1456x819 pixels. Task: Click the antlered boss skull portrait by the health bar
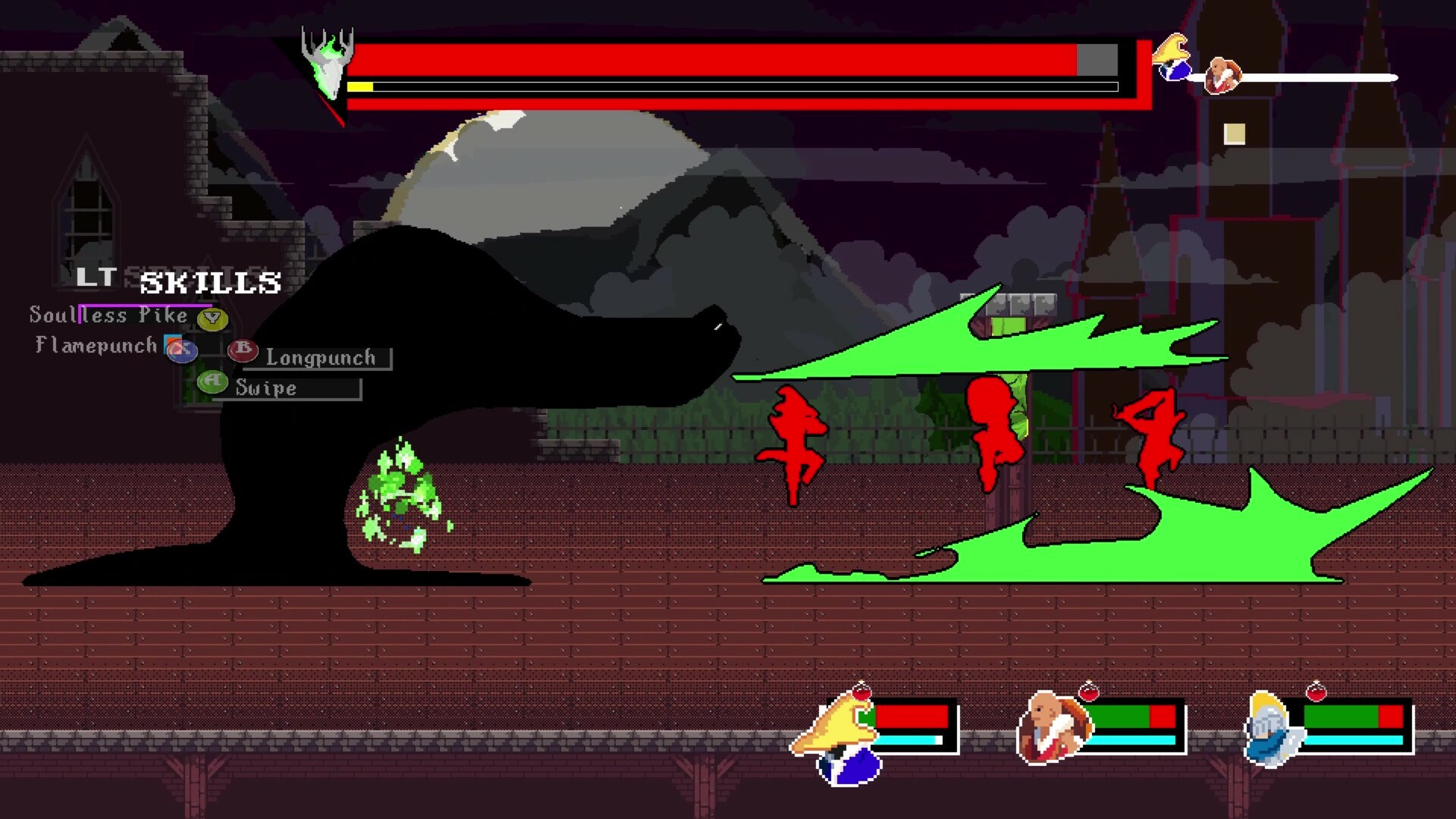click(328, 62)
